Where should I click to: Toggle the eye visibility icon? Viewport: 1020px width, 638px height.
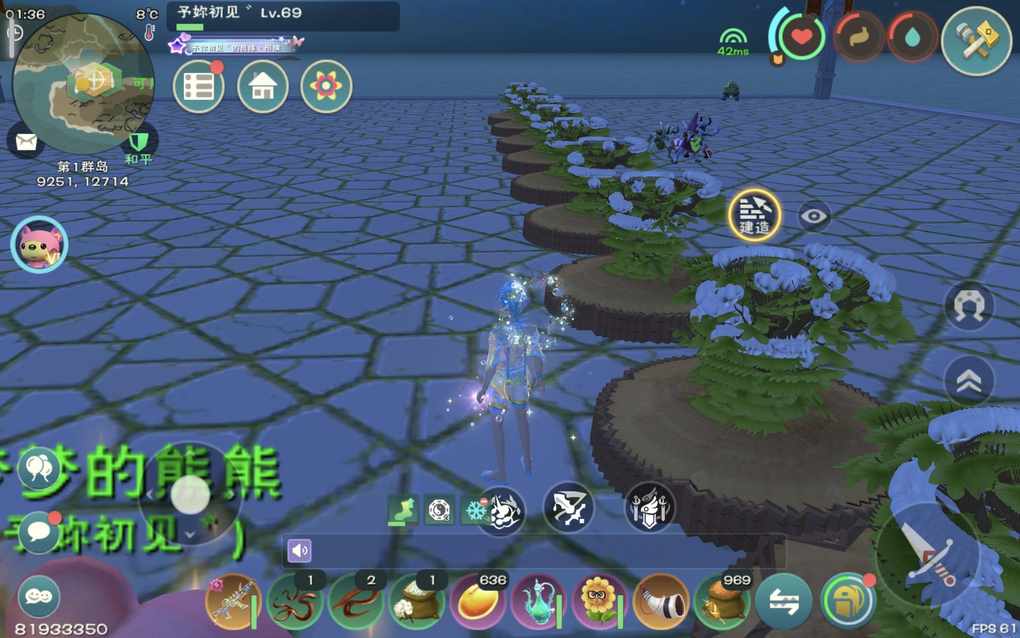point(815,215)
